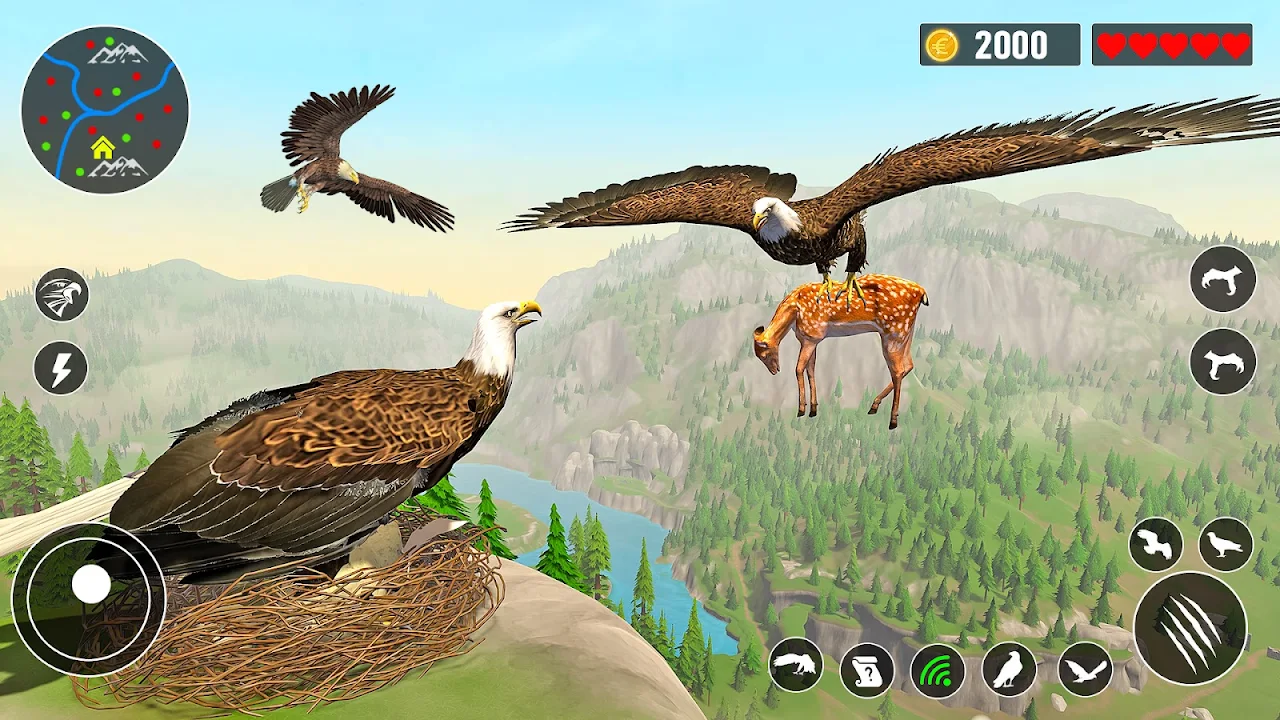This screenshot has height=720, width=1280.
Task: Choose the prey animal icon facing left
Action: tap(1223, 361)
